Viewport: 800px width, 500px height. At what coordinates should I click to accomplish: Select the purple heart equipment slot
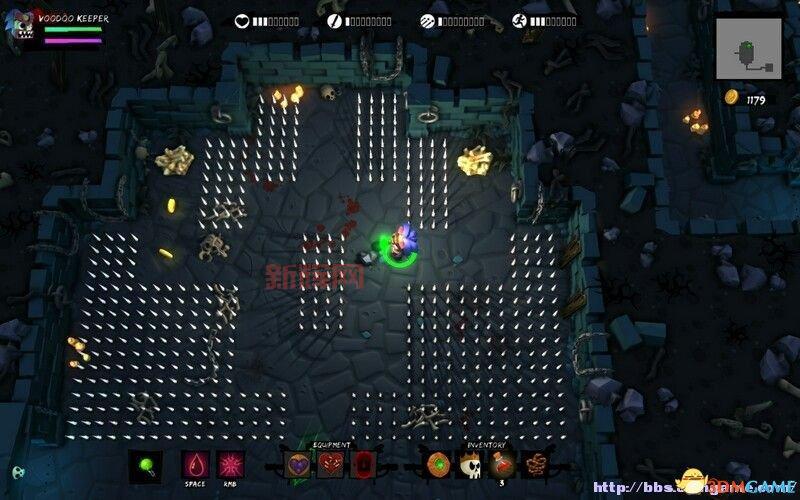coord(298,465)
